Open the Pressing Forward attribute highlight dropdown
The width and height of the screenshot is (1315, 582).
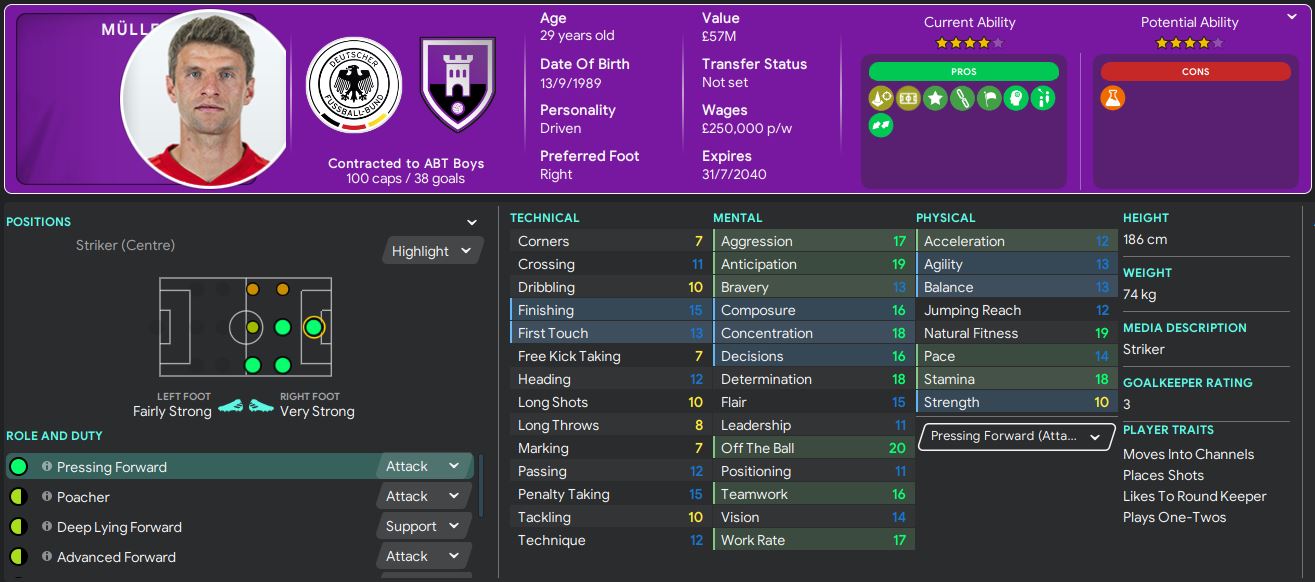click(x=1015, y=437)
